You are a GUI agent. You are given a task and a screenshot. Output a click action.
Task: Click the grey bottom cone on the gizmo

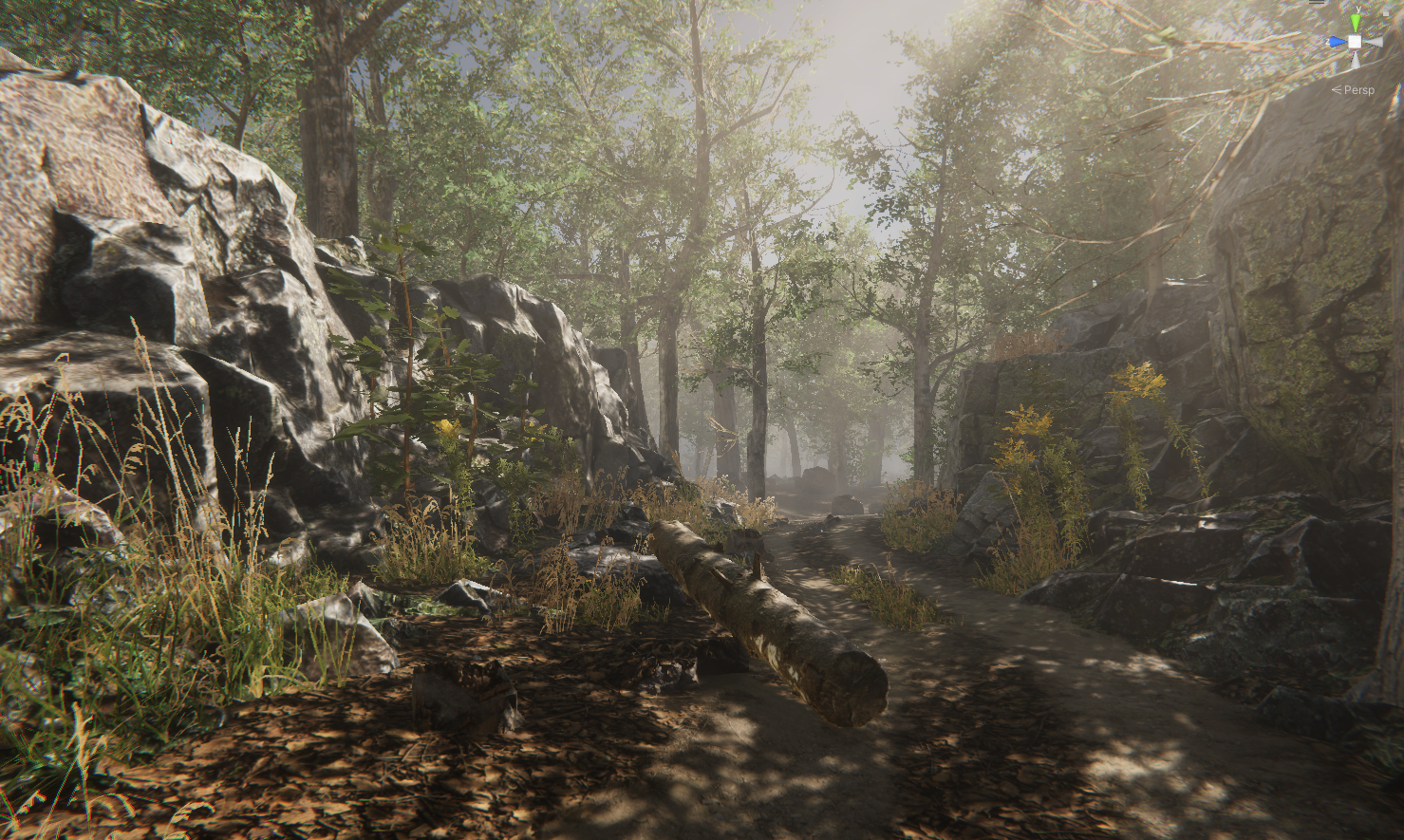(x=1355, y=62)
